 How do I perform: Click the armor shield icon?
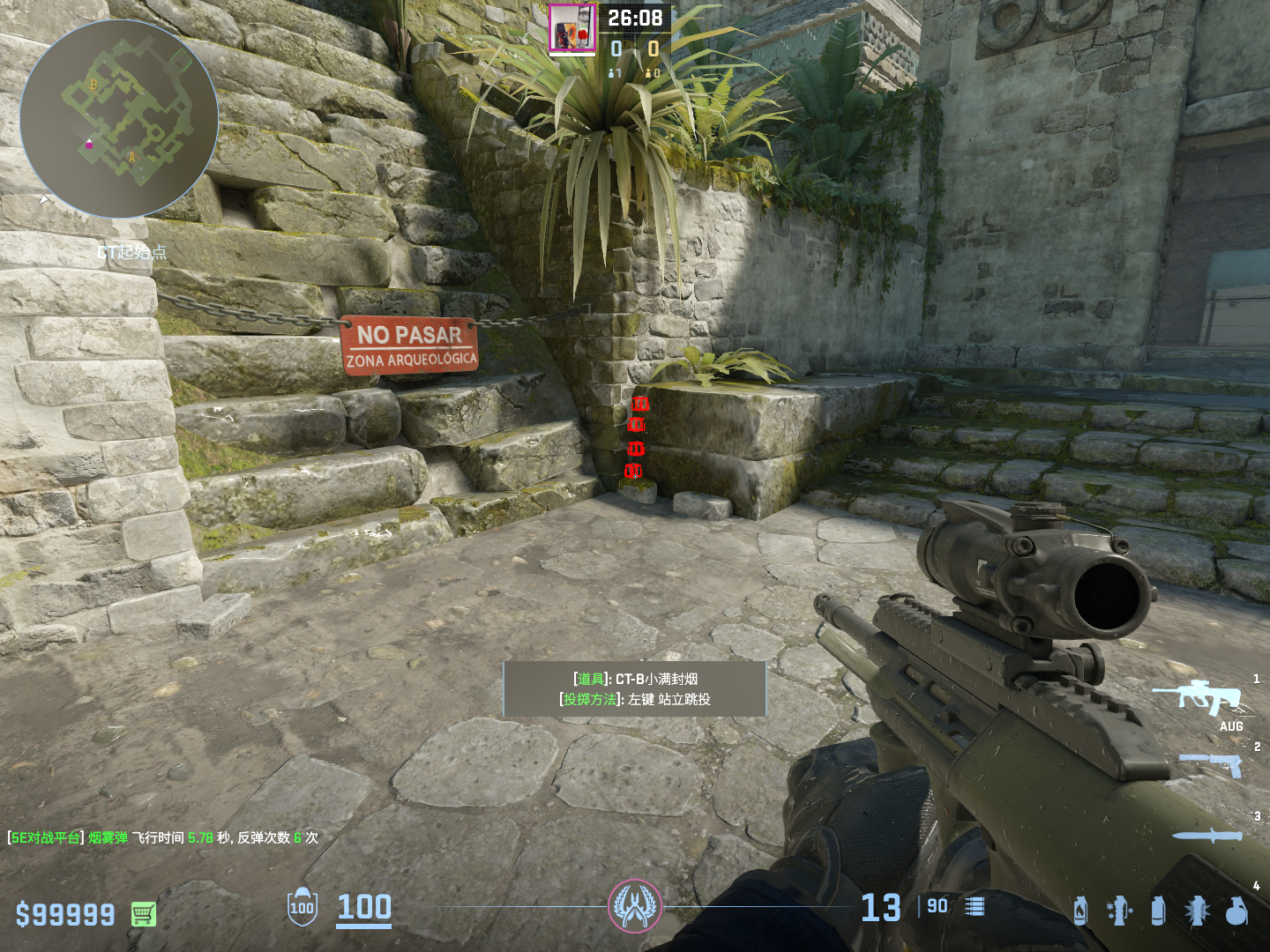click(302, 906)
